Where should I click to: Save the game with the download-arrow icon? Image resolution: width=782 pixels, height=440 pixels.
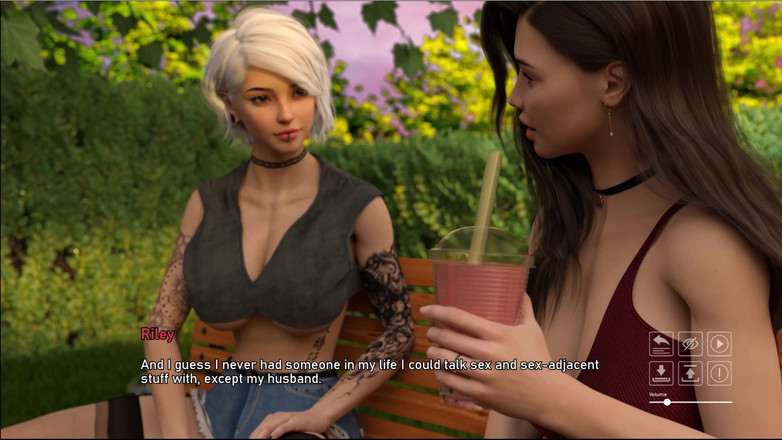(661, 373)
